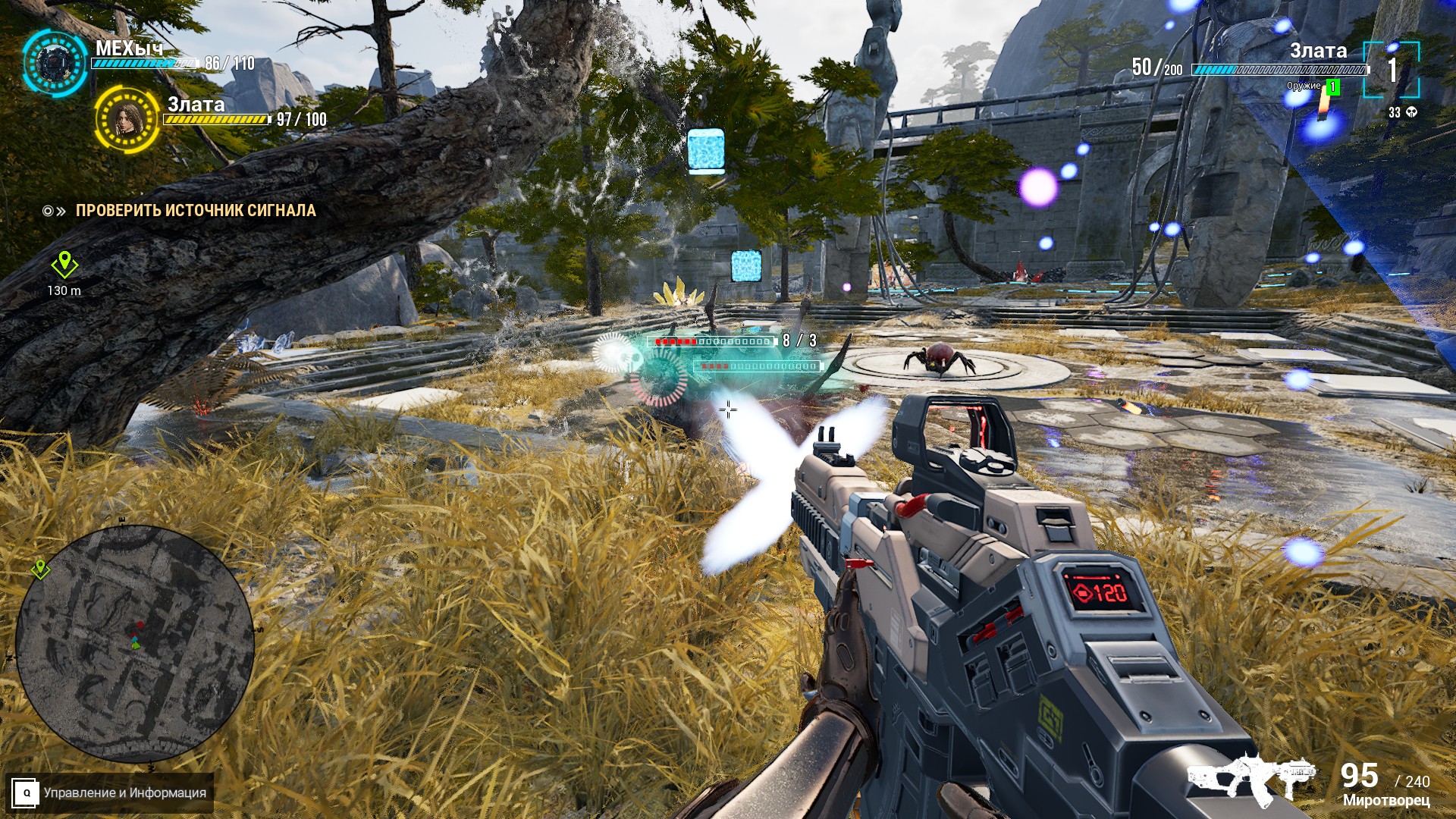Viewport: 1456px width, 819px height.
Task: Click МЕХыч's robot portrait icon
Action: [x=55, y=62]
